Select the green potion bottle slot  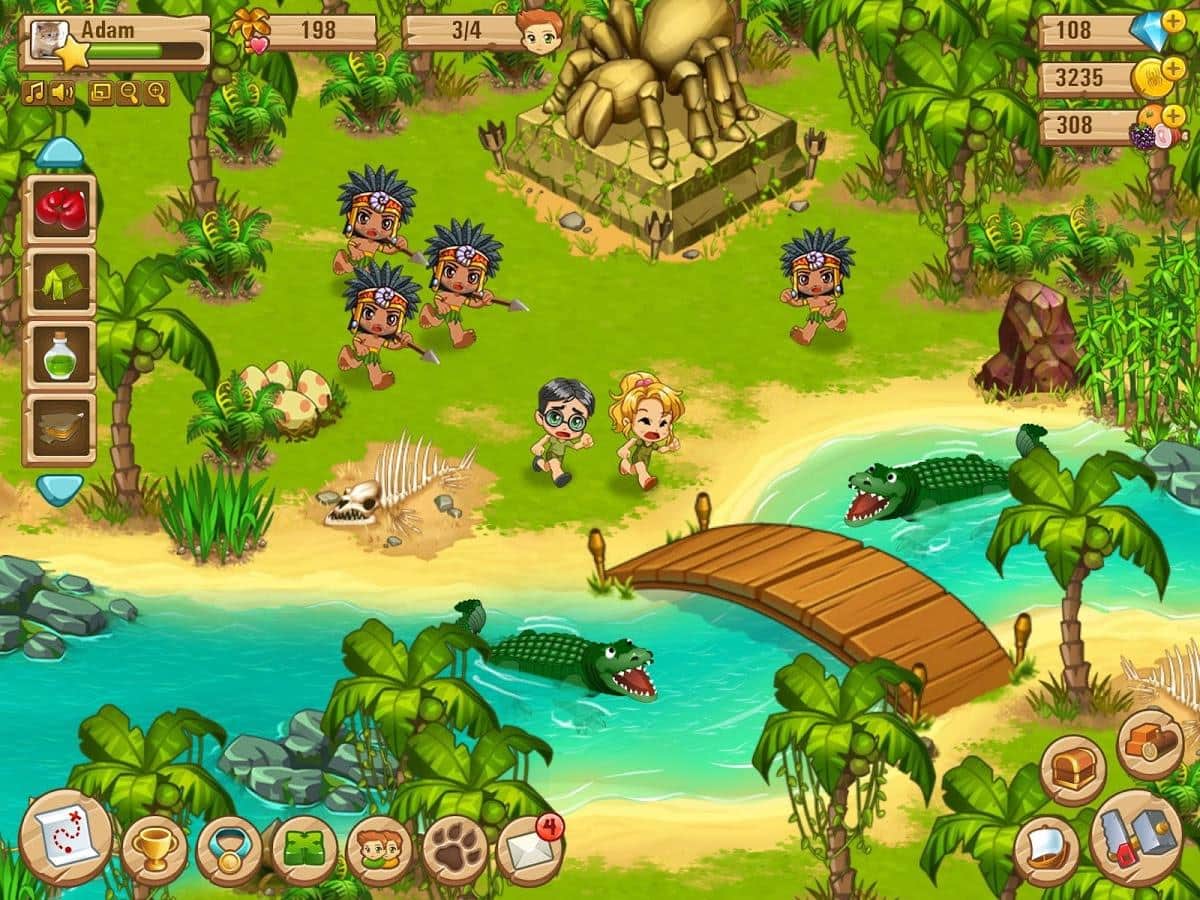[59, 357]
